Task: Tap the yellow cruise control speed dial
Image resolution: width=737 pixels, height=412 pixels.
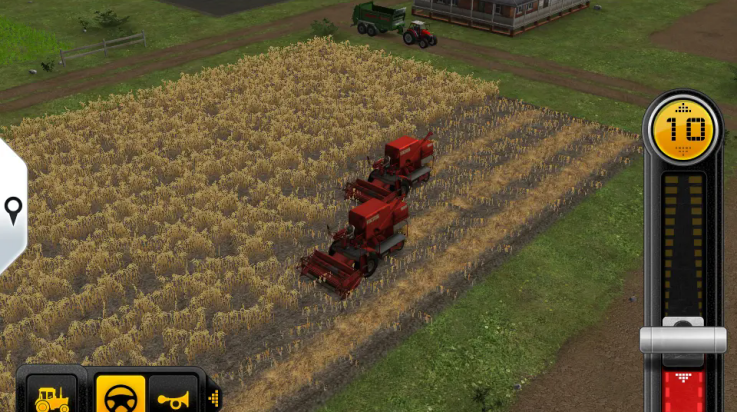Action: coord(683,129)
